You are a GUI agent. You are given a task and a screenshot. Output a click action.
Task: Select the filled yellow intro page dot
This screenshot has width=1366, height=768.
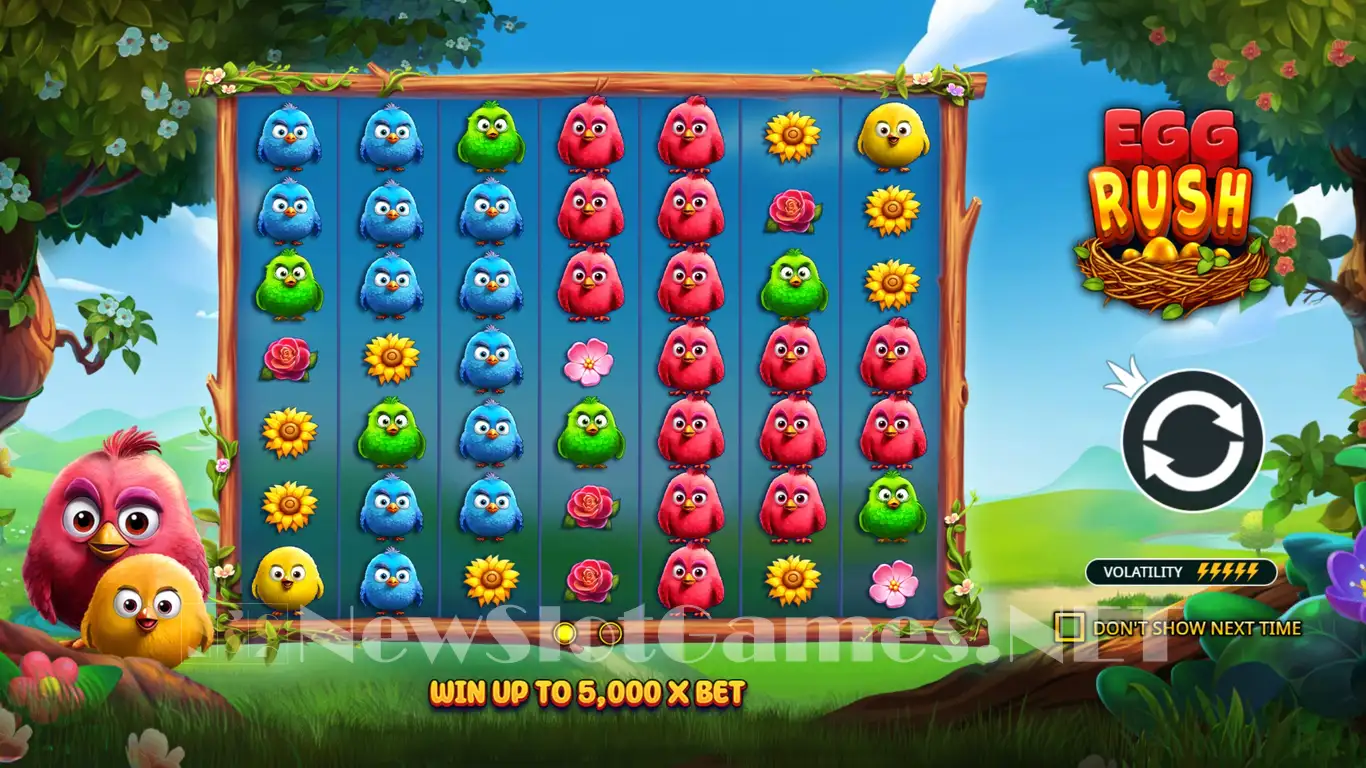[564, 633]
